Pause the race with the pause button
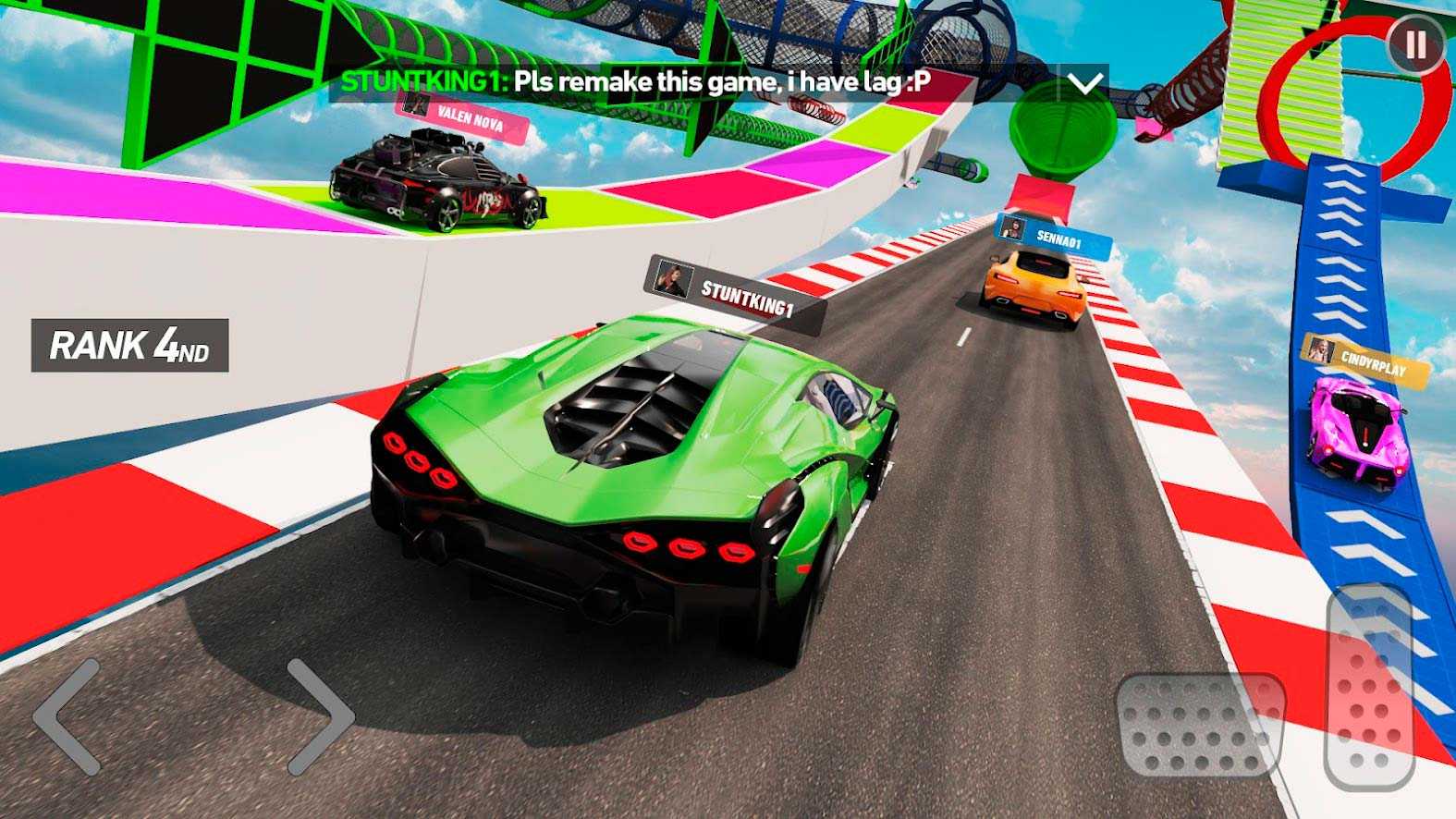 tap(1415, 44)
